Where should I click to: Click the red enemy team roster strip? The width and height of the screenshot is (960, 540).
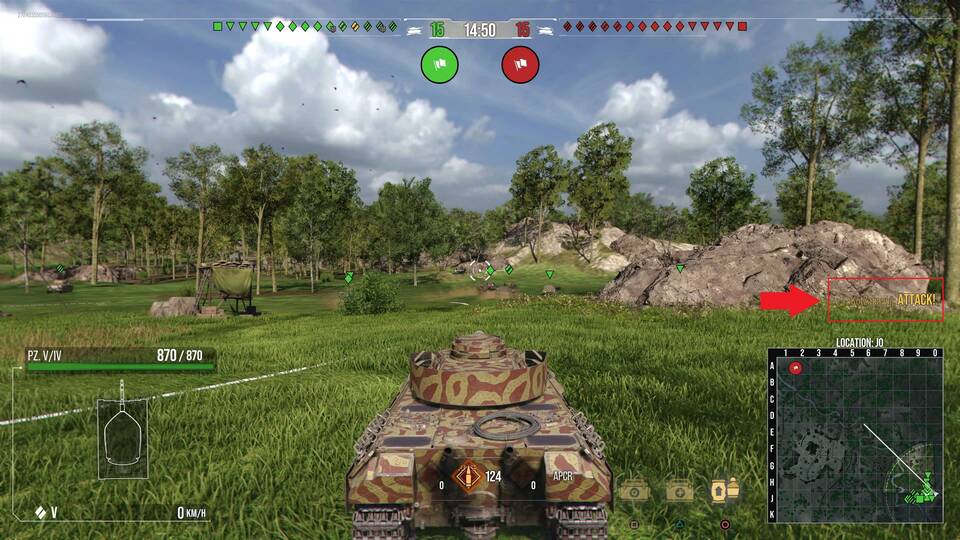[655, 26]
